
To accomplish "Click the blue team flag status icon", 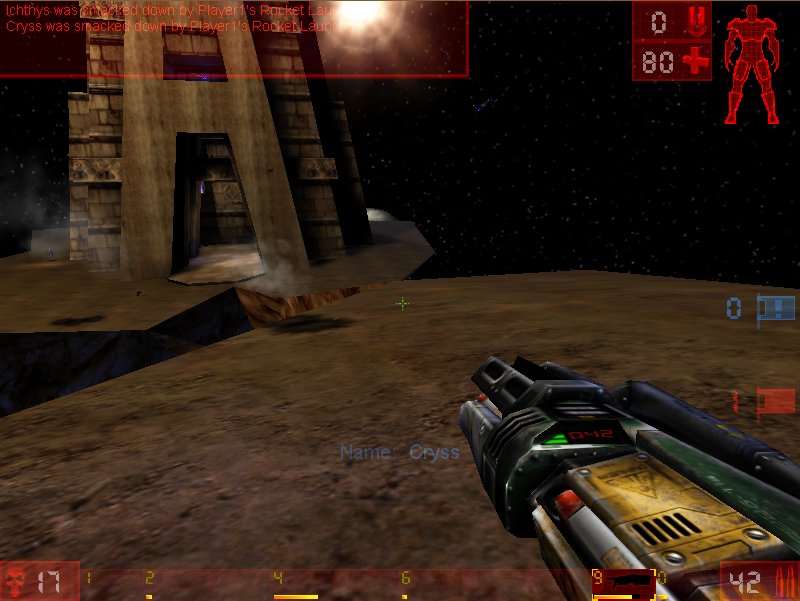I will point(776,308).
